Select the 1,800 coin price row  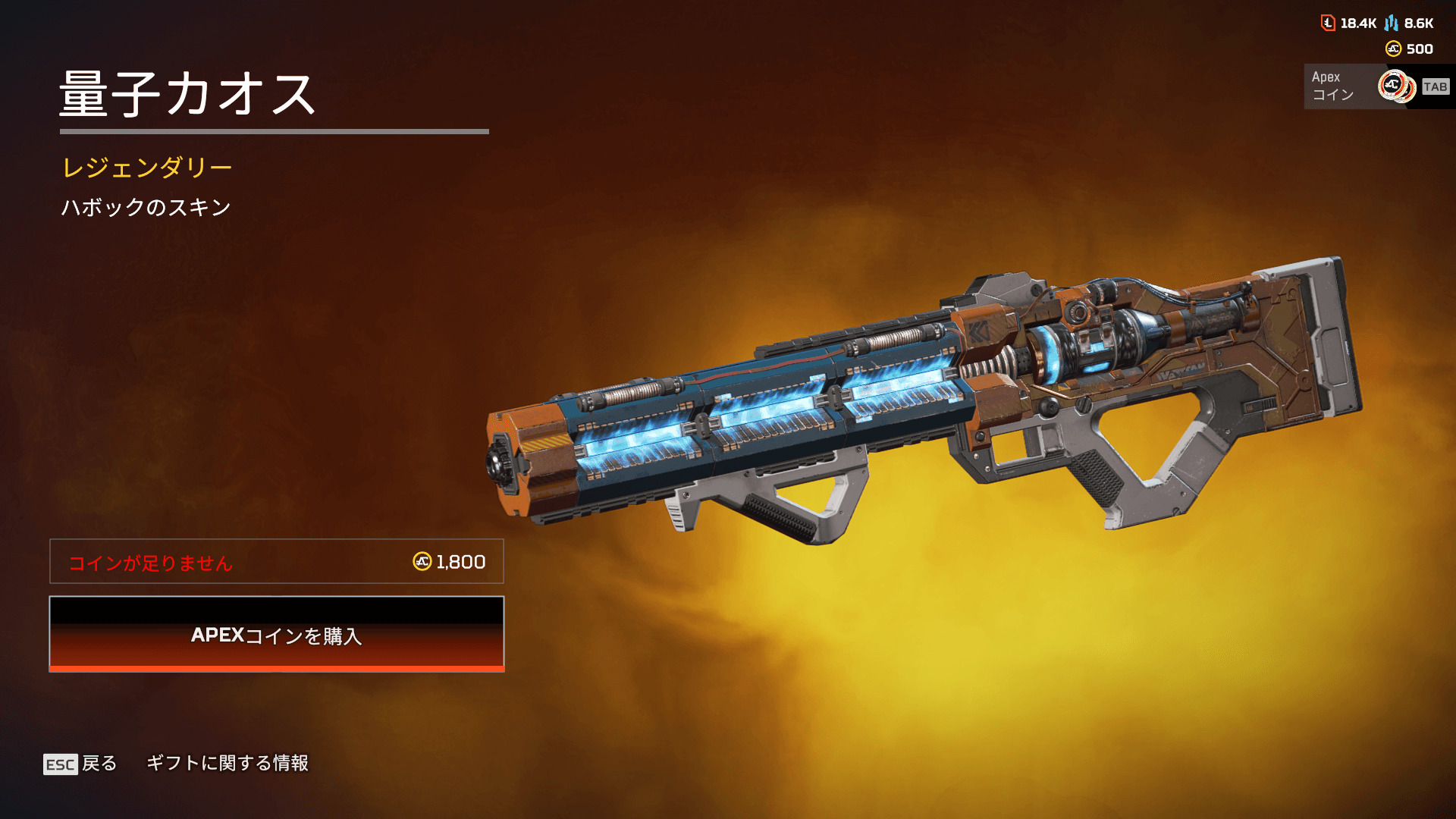pos(277,561)
